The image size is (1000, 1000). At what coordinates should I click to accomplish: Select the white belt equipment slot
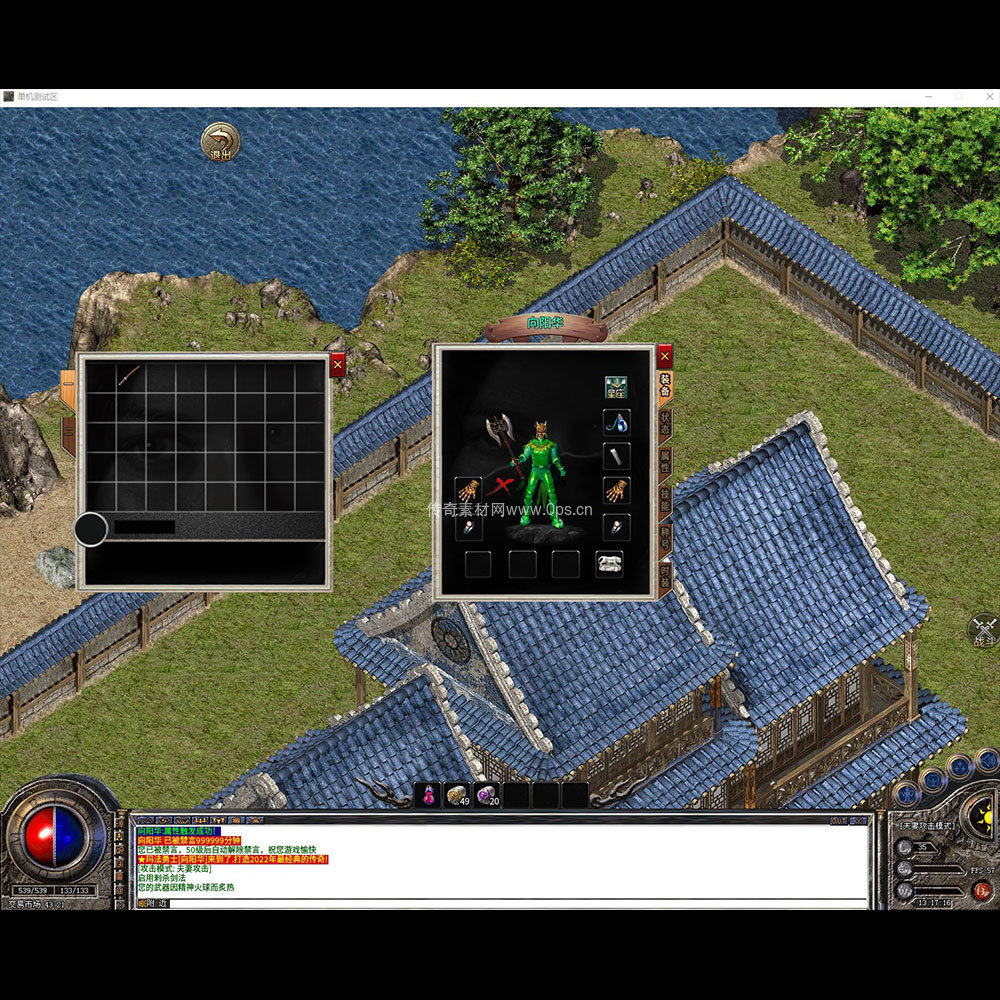[x=609, y=564]
